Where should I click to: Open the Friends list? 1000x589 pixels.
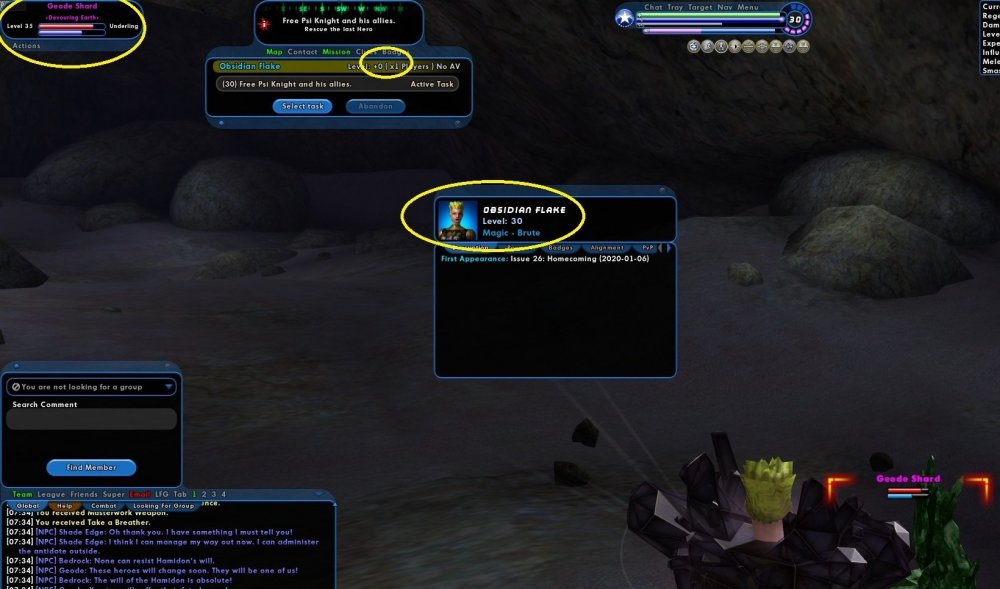pos(84,494)
